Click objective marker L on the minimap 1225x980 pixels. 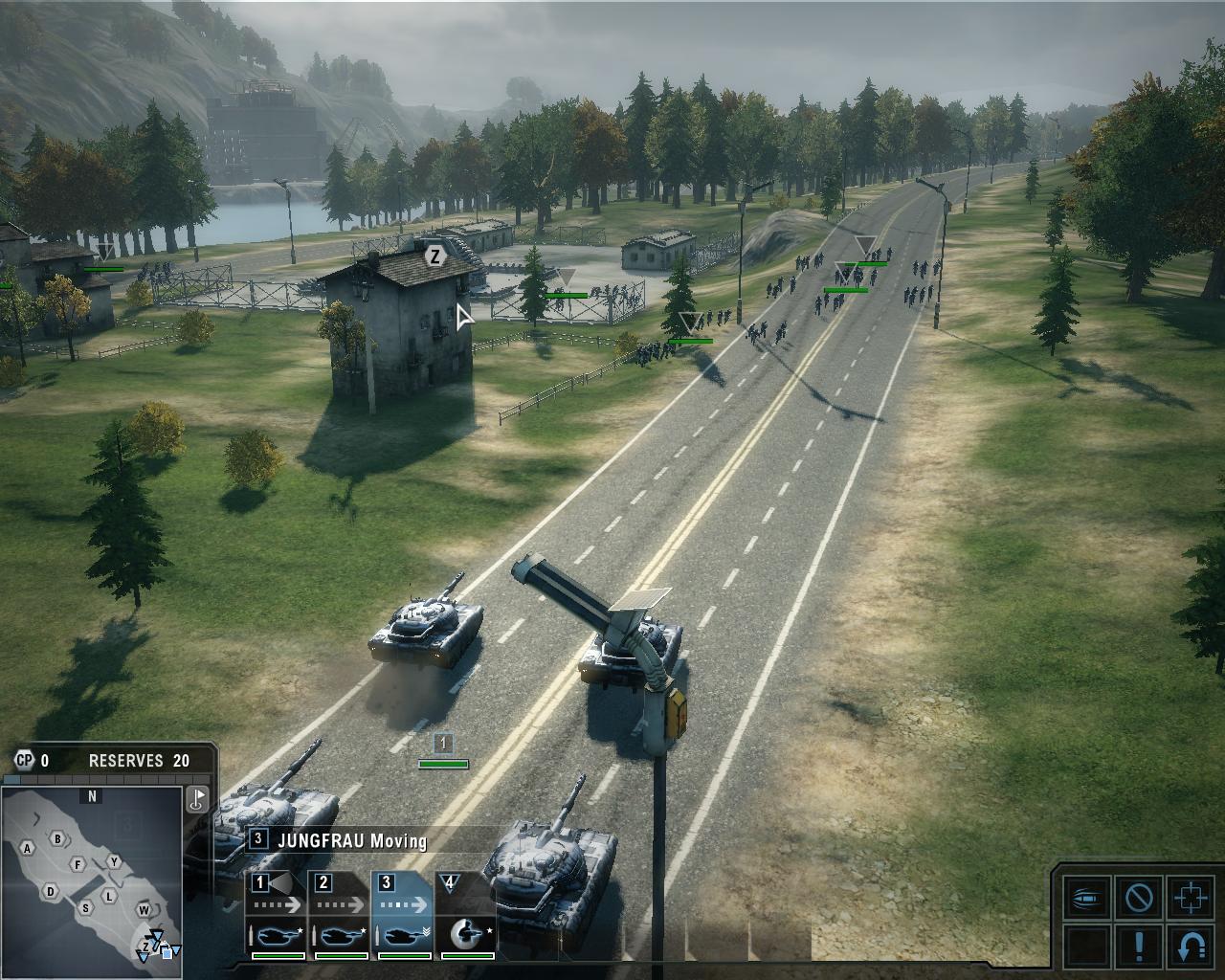110,896
